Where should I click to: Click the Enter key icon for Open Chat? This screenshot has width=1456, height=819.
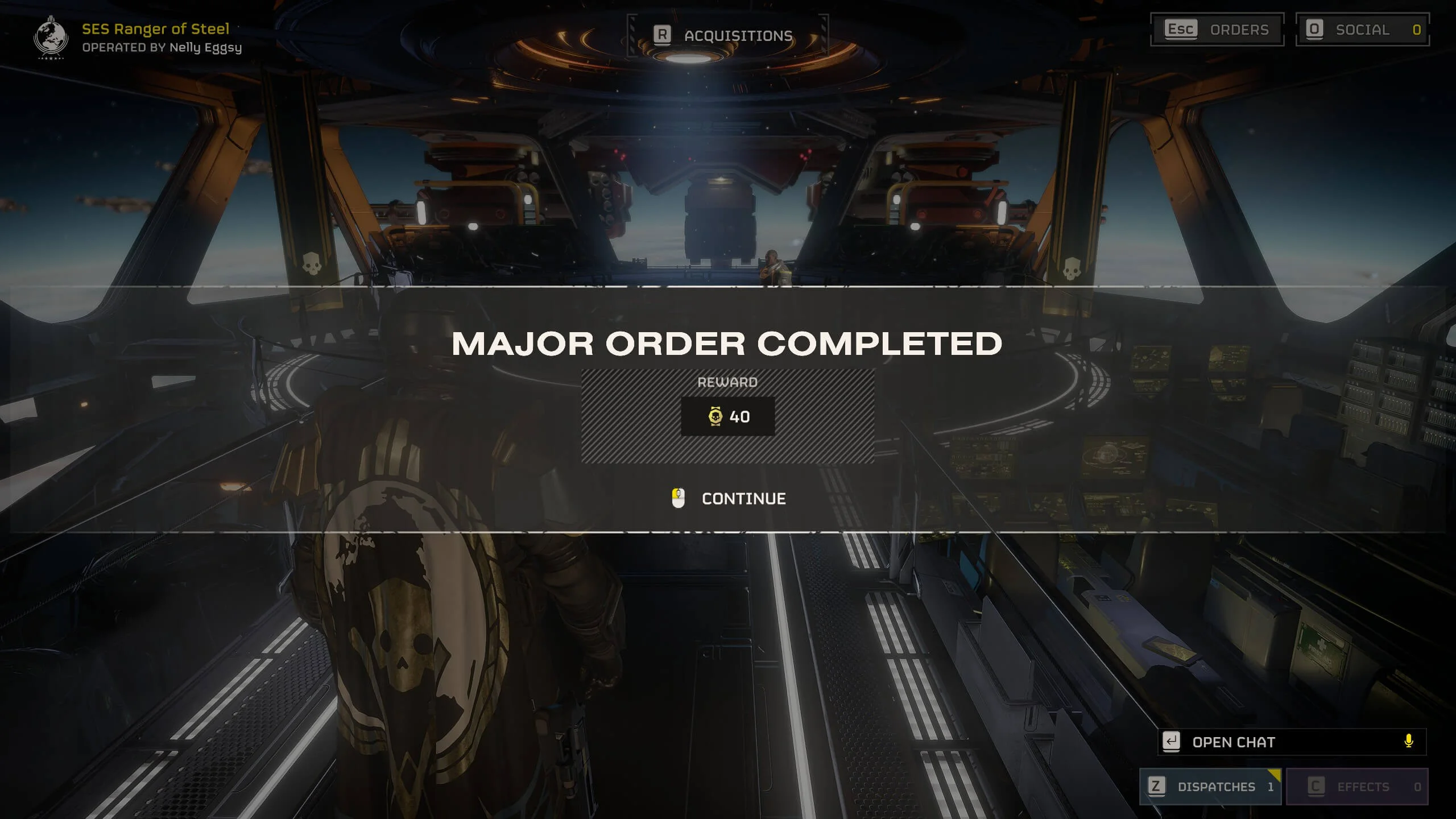pyautogui.click(x=1172, y=742)
